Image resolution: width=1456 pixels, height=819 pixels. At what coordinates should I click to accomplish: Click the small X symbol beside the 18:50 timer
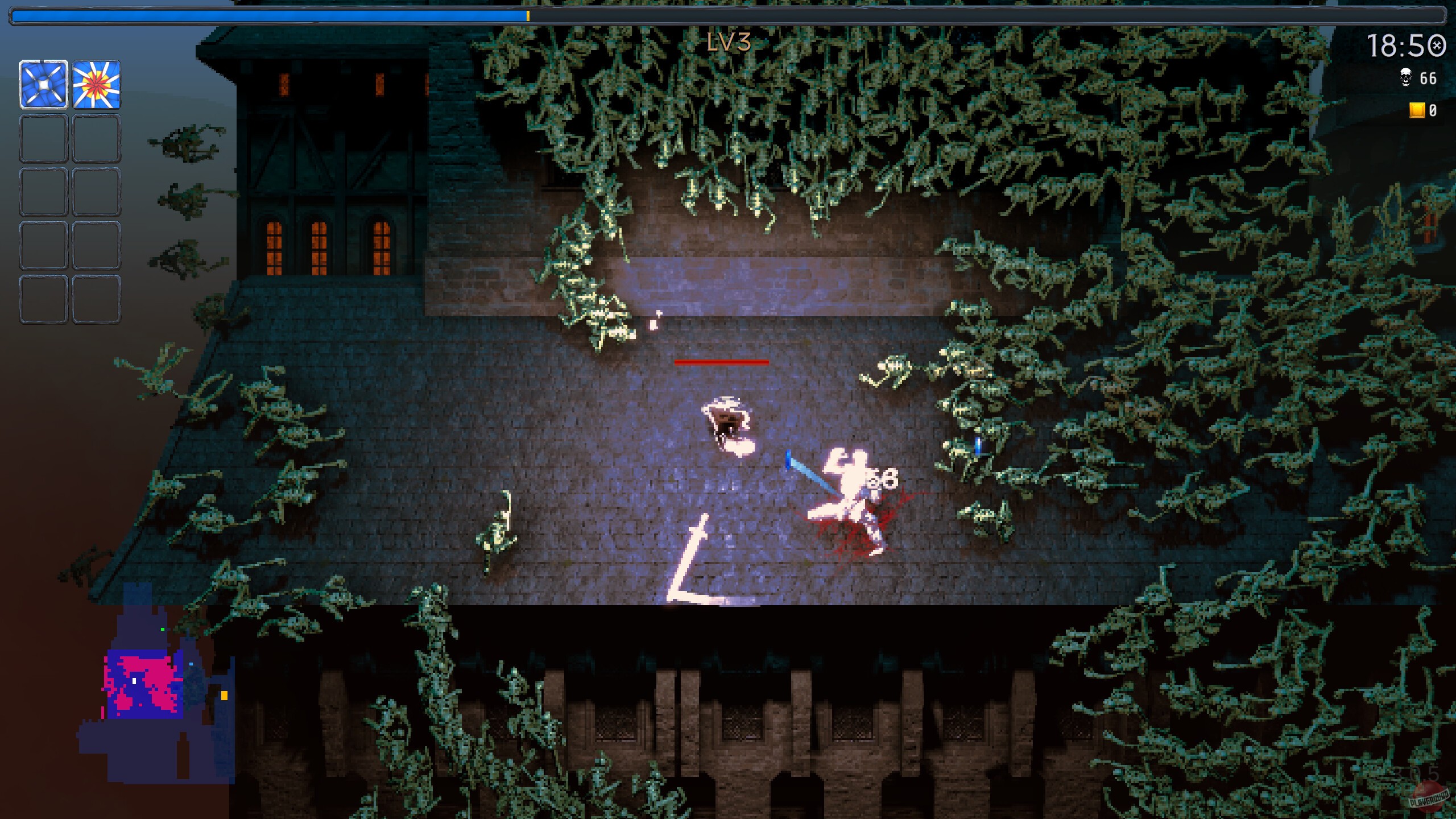click(x=1440, y=45)
